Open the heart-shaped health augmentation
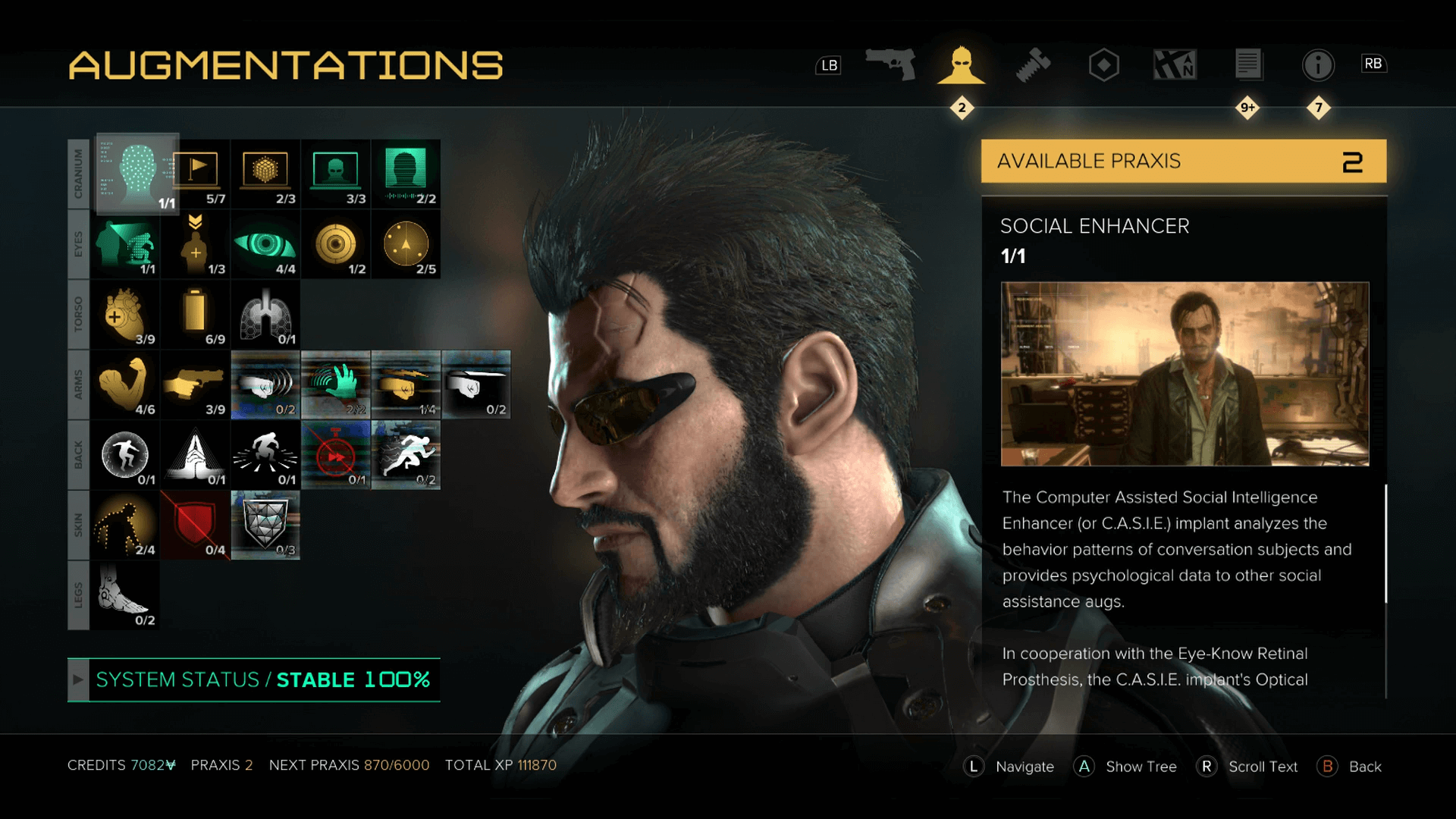The width and height of the screenshot is (1456, 819). coord(124,313)
